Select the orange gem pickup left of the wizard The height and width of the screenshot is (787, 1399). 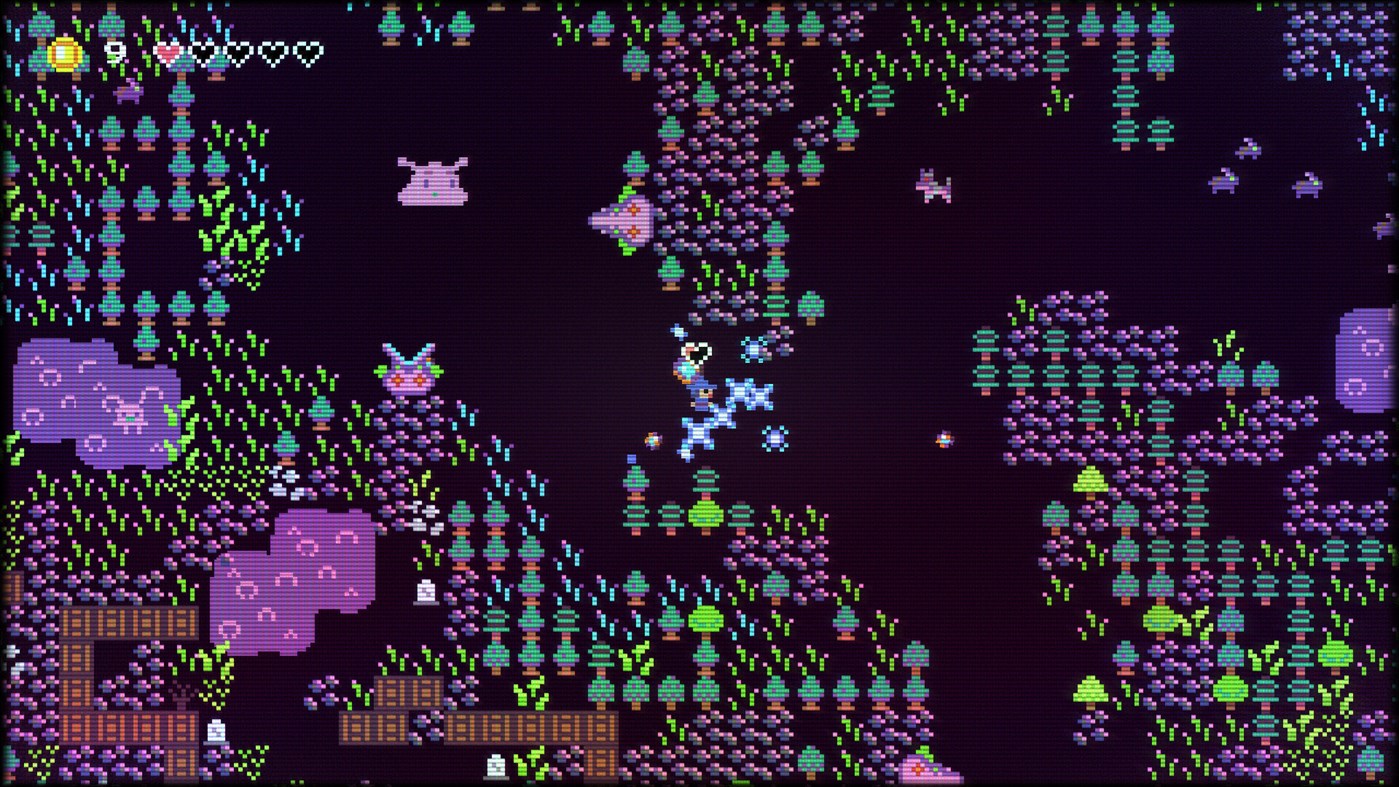(652, 438)
